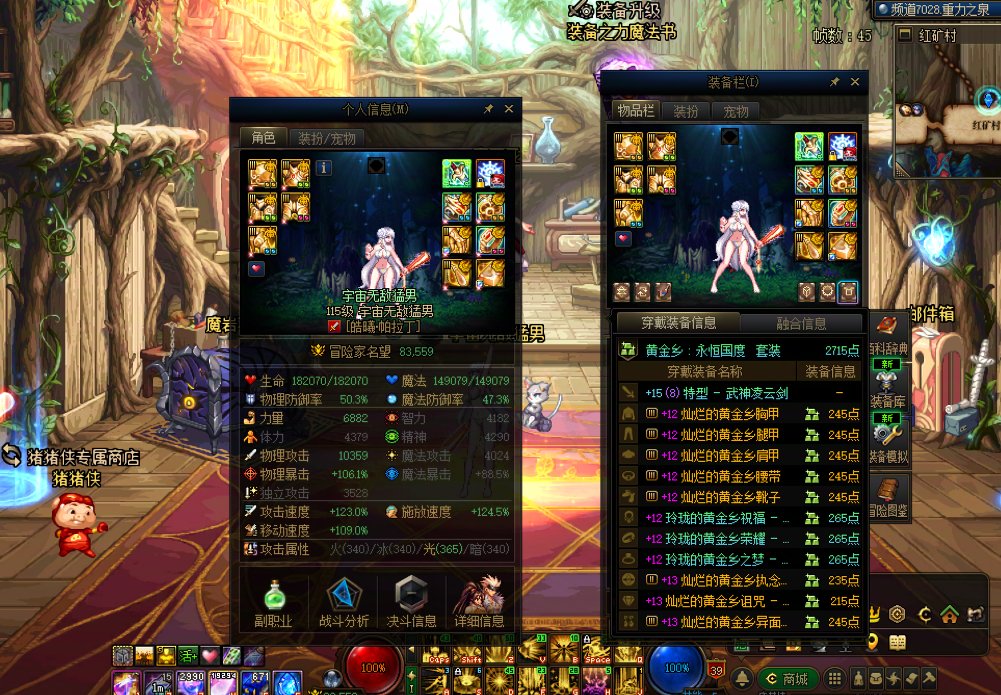Click the blue info "i" icon
1001x695 pixels.
tap(324, 167)
